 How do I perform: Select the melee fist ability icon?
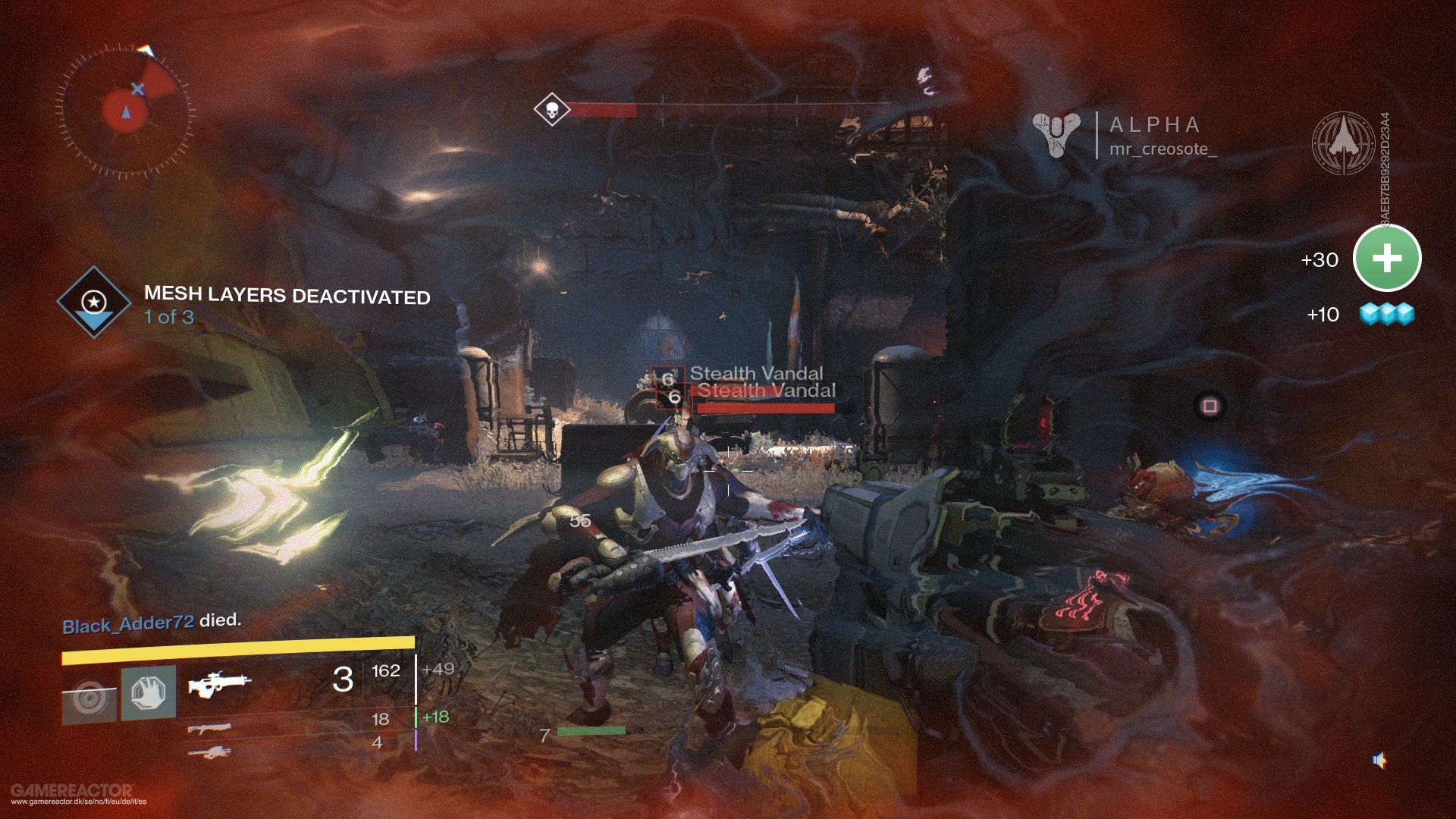[149, 692]
